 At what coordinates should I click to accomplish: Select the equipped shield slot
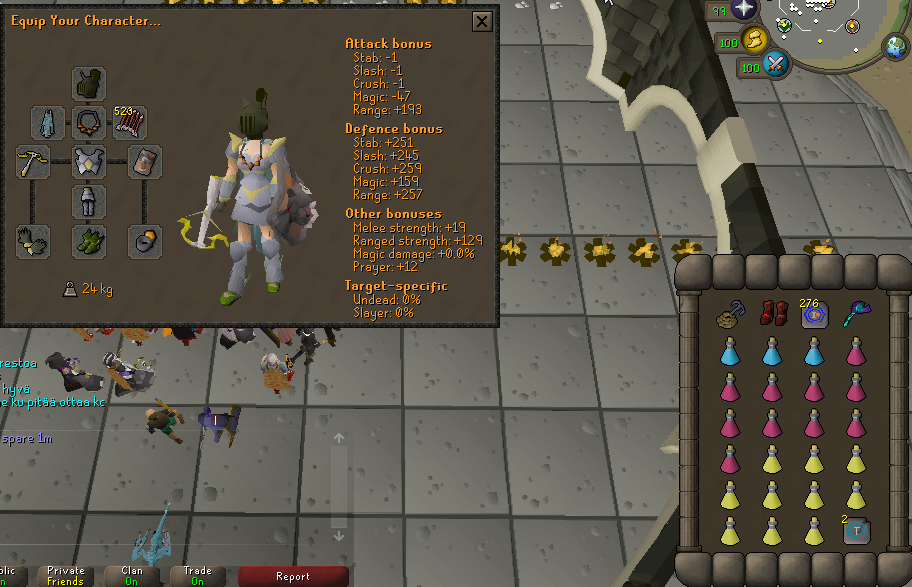pos(145,162)
